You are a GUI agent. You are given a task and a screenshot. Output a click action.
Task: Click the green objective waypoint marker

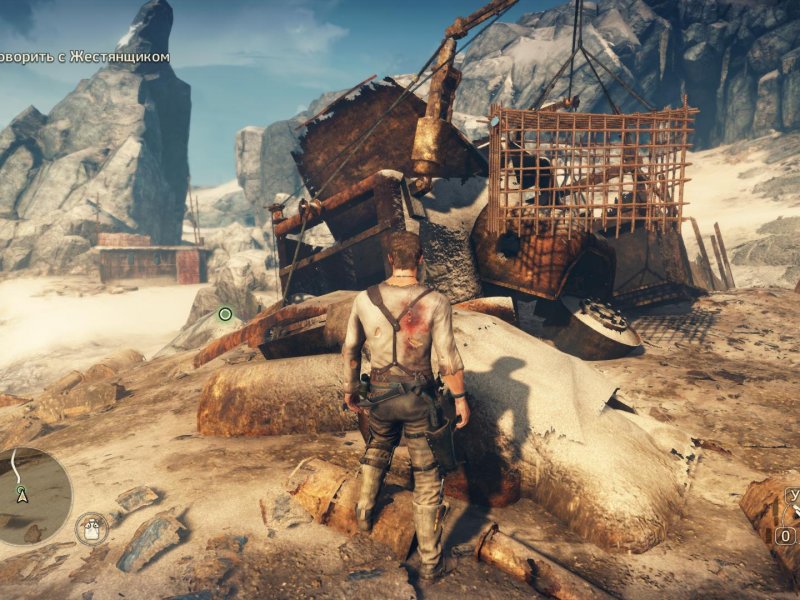tap(225, 314)
